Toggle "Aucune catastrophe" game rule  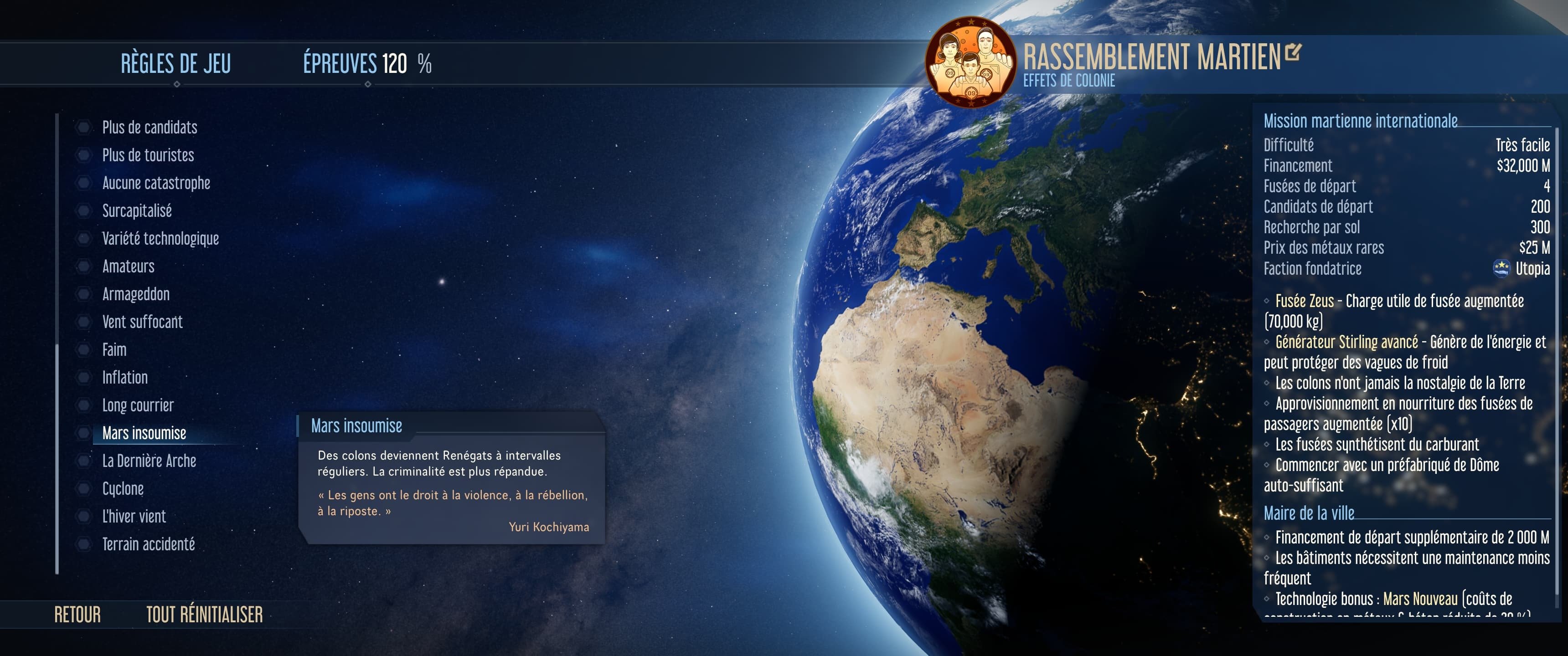156,183
